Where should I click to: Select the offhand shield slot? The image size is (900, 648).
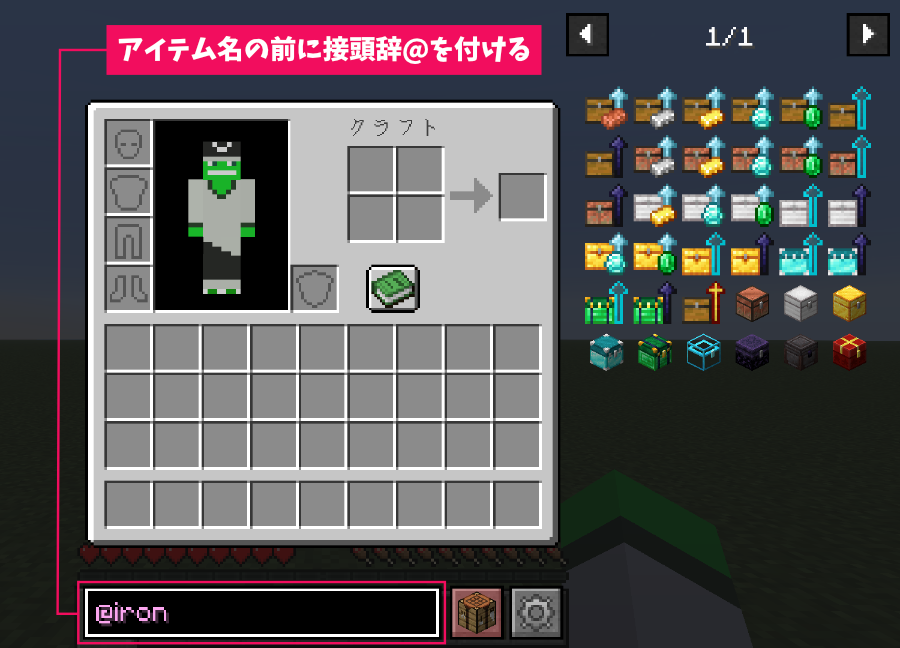[315, 289]
